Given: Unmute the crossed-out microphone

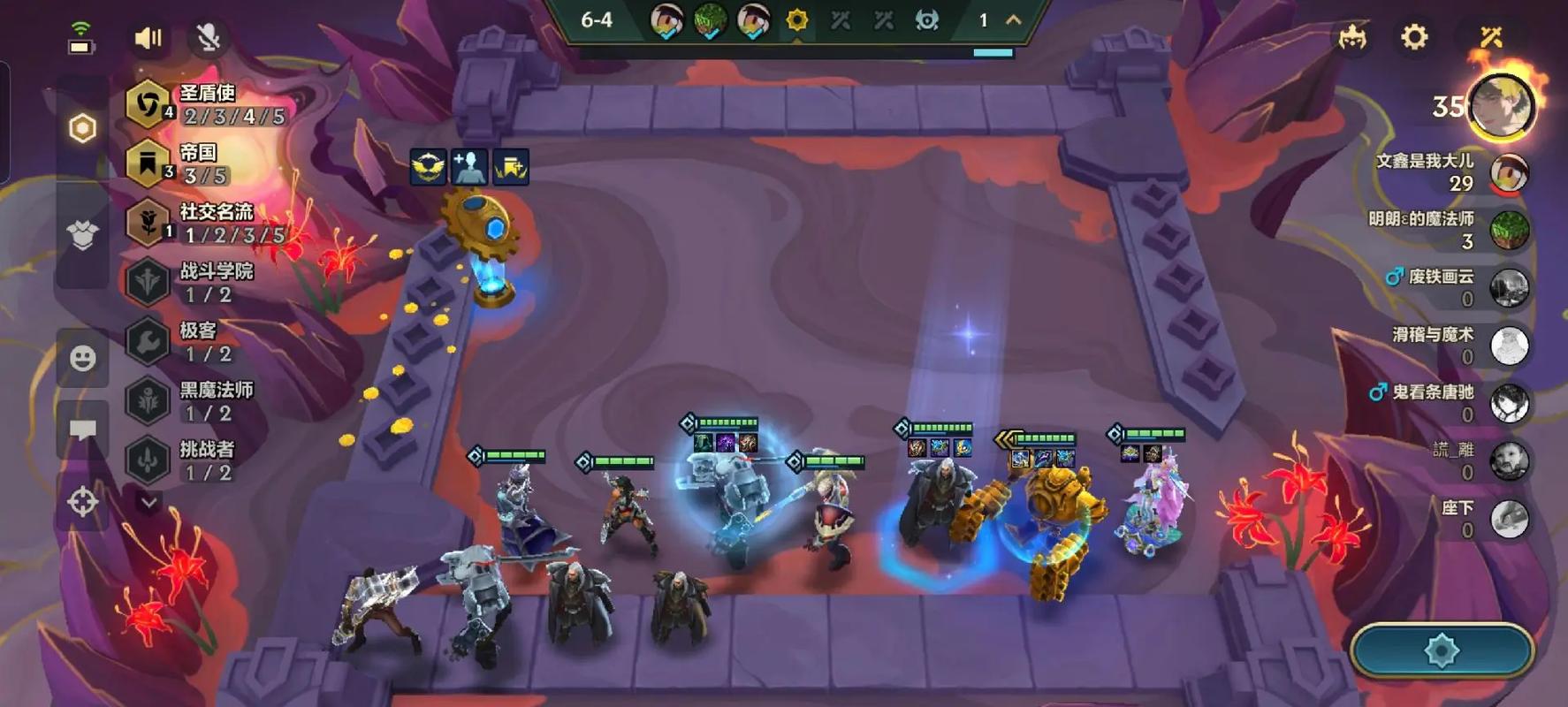Looking at the screenshot, I should (x=208, y=38).
